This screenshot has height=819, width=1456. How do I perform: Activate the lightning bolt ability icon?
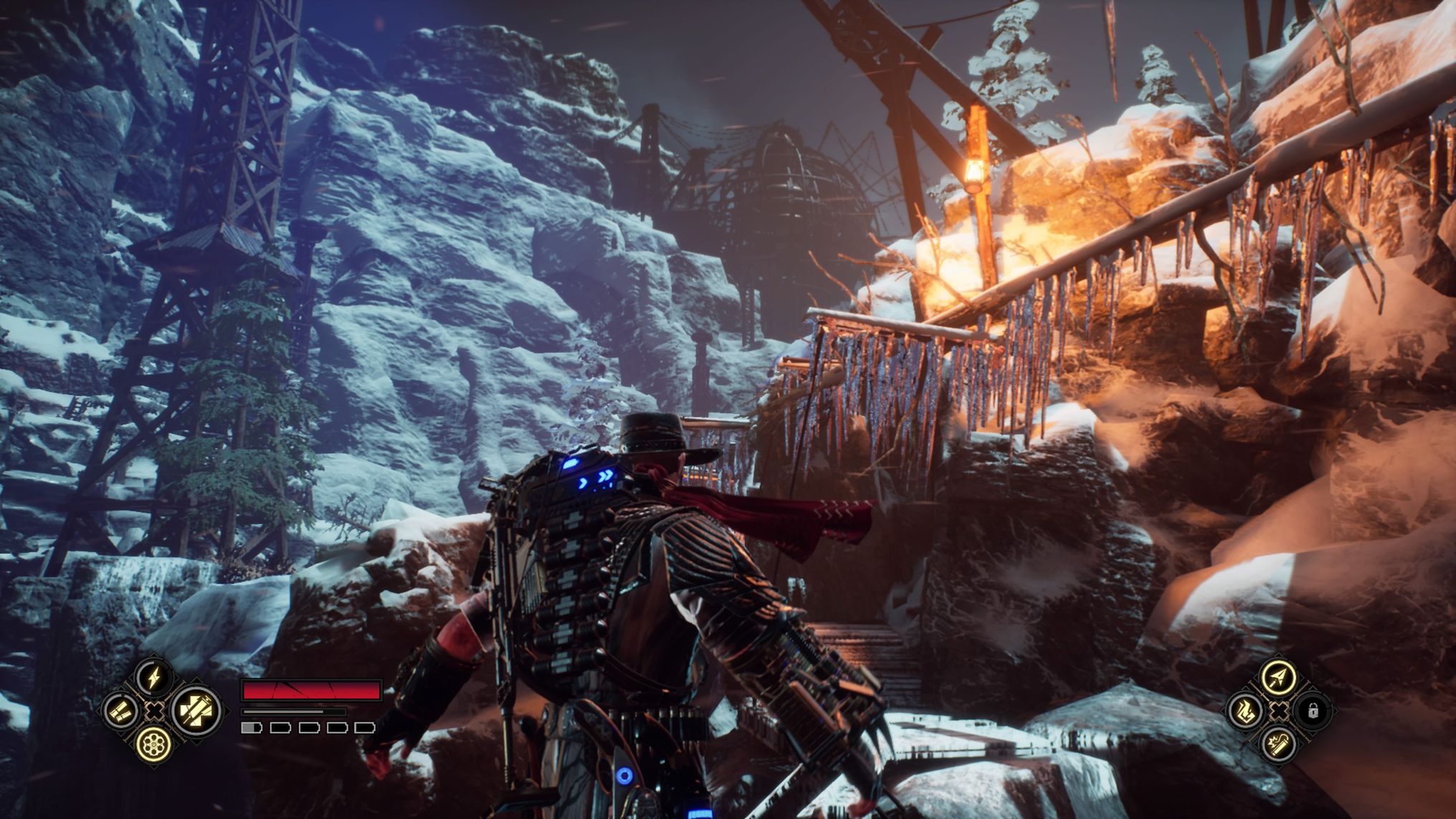tap(153, 678)
